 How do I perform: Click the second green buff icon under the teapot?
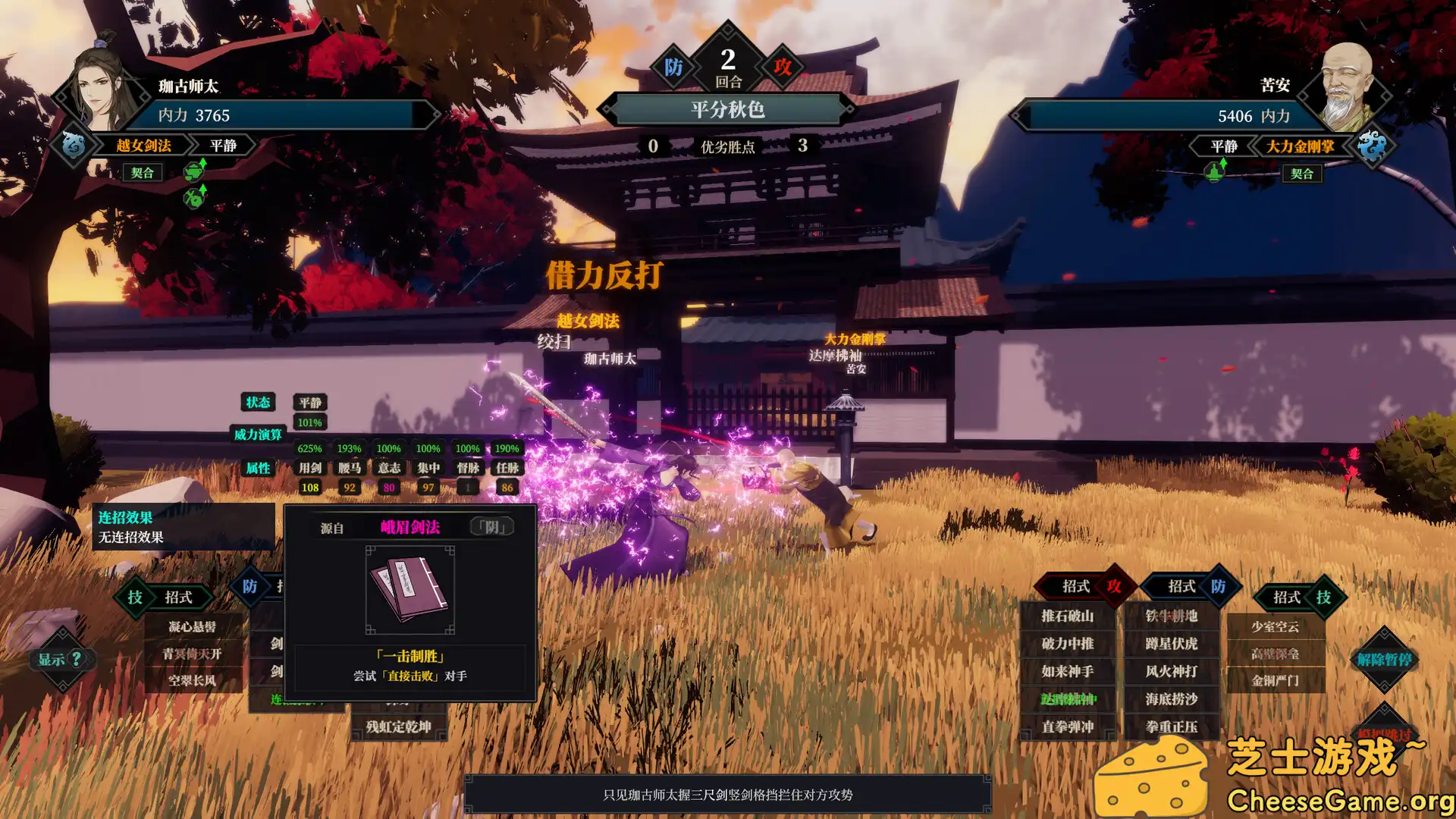tap(195, 199)
